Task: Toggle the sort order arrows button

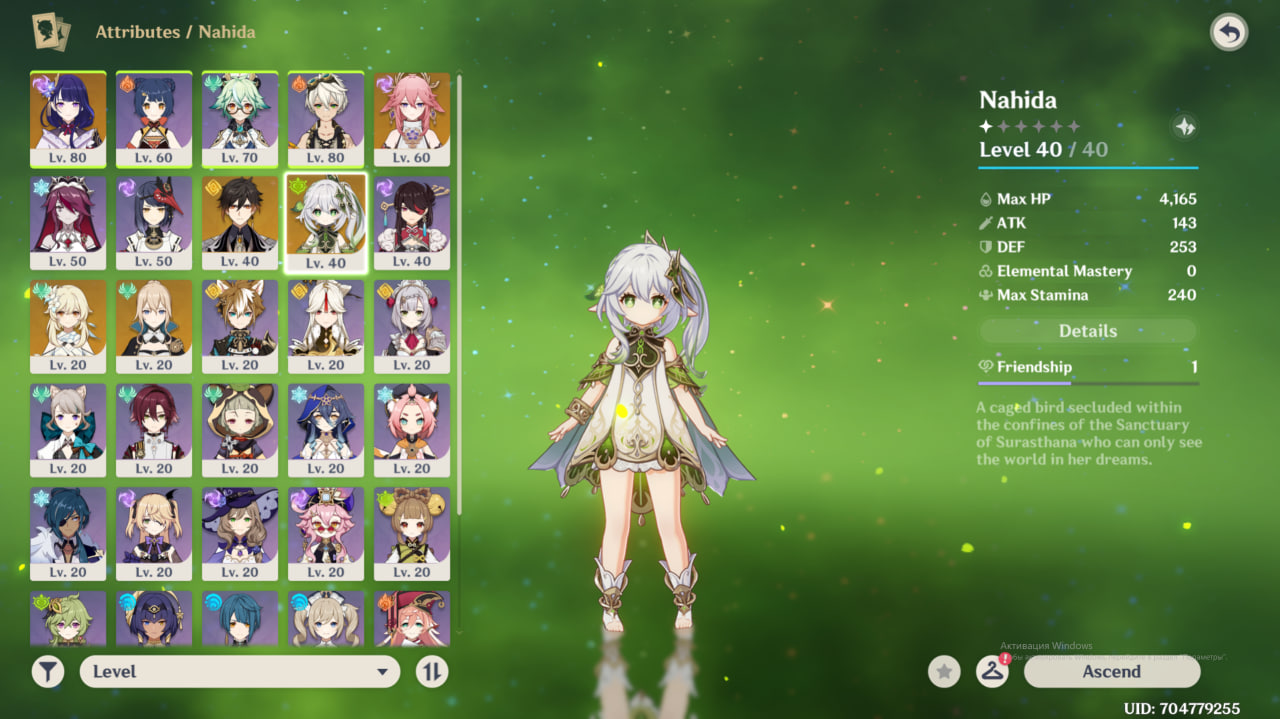Action: tap(432, 672)
